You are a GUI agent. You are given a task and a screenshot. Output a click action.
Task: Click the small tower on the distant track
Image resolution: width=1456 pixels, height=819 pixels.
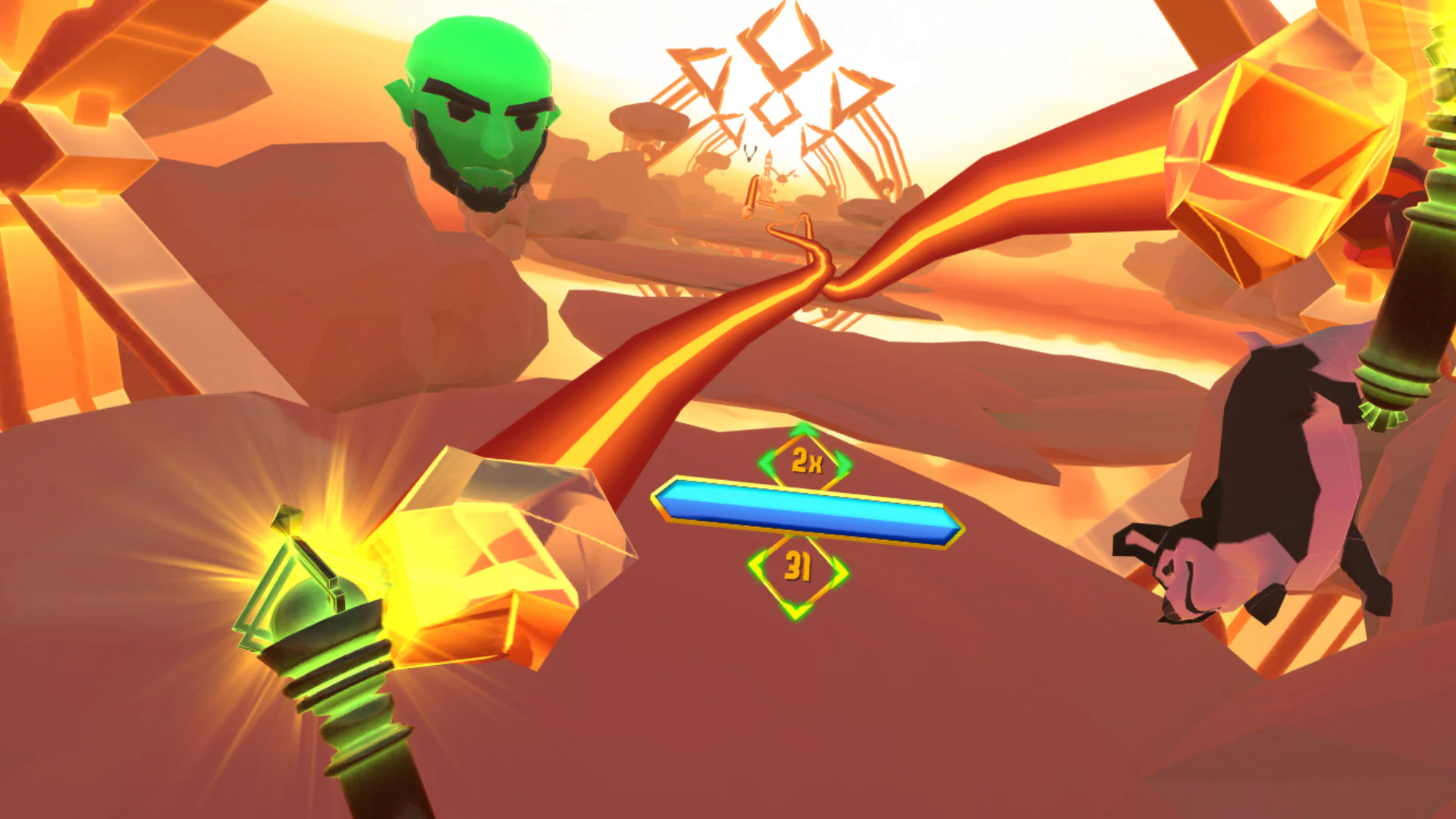click(767, 167)
